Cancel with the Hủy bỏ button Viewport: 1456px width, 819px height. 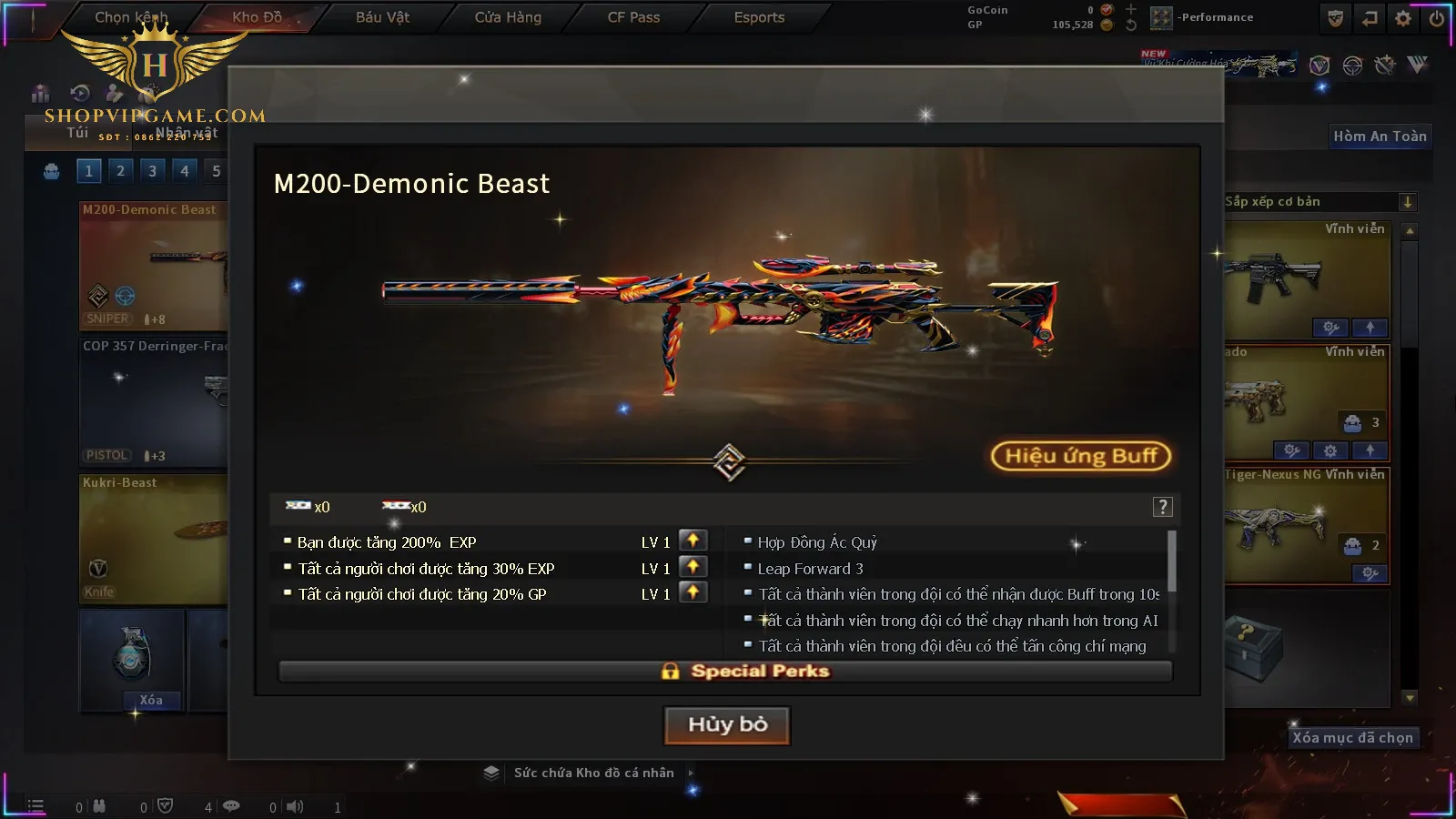click(727, 725)
